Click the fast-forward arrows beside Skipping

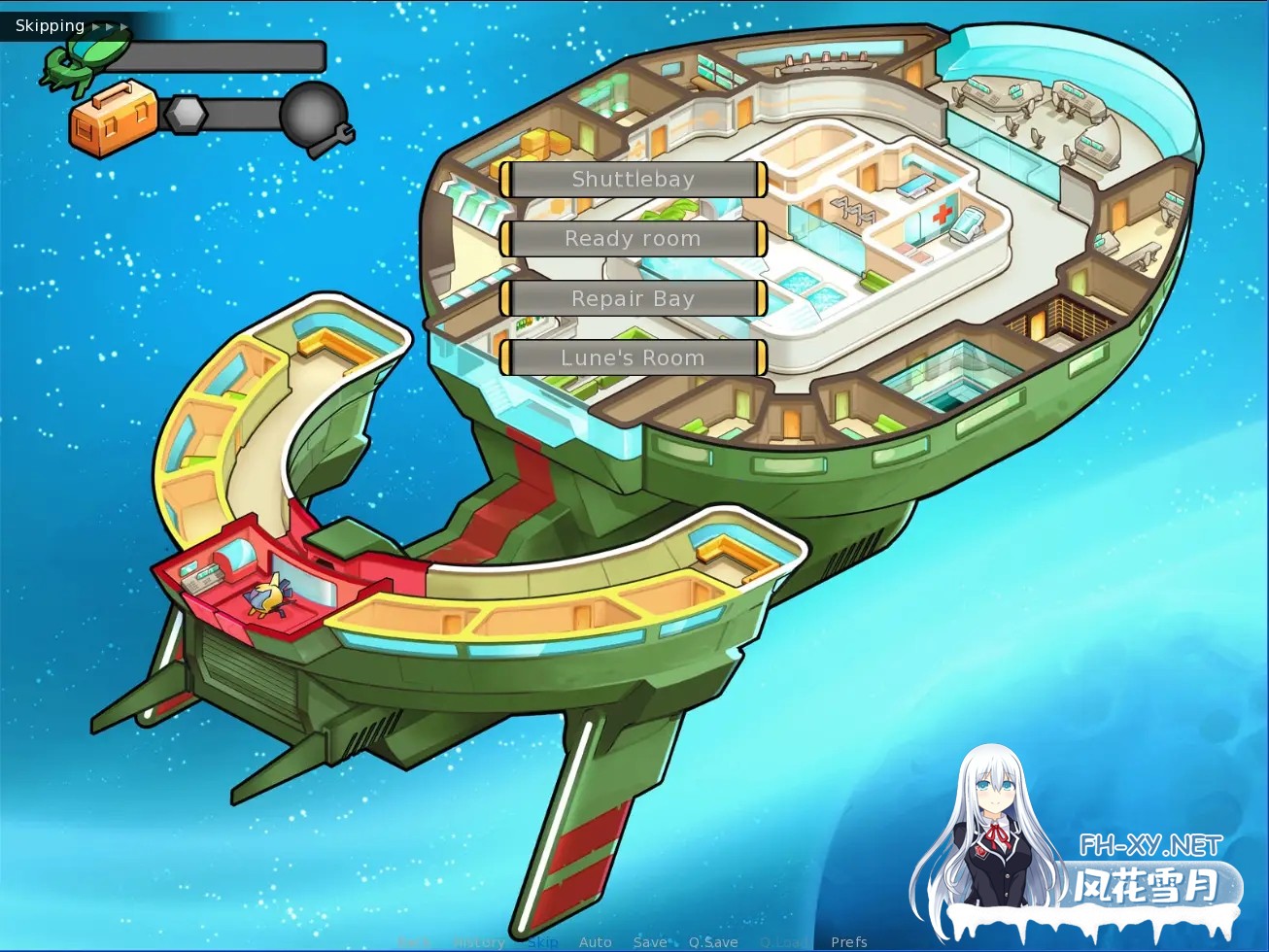coord(111,26)
